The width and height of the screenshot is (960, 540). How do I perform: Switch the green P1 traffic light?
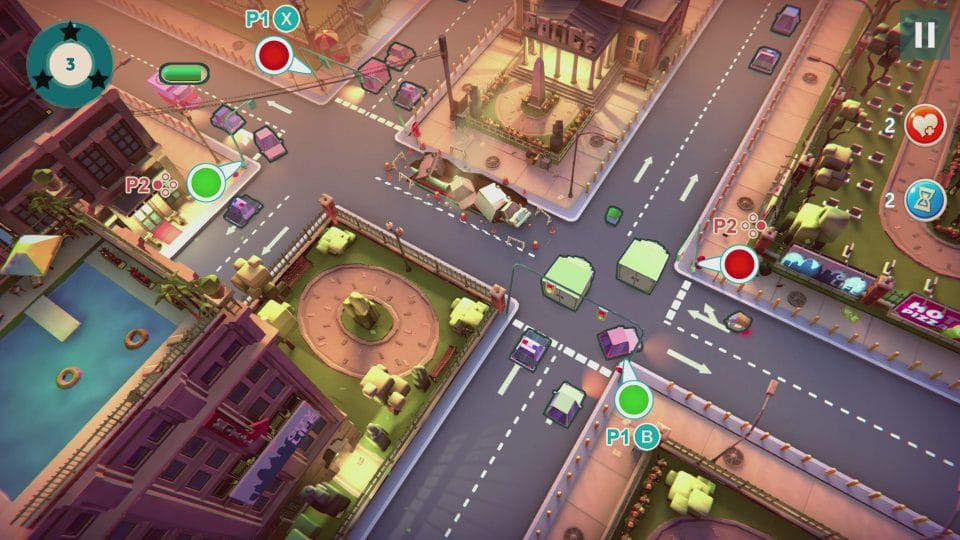633,400
